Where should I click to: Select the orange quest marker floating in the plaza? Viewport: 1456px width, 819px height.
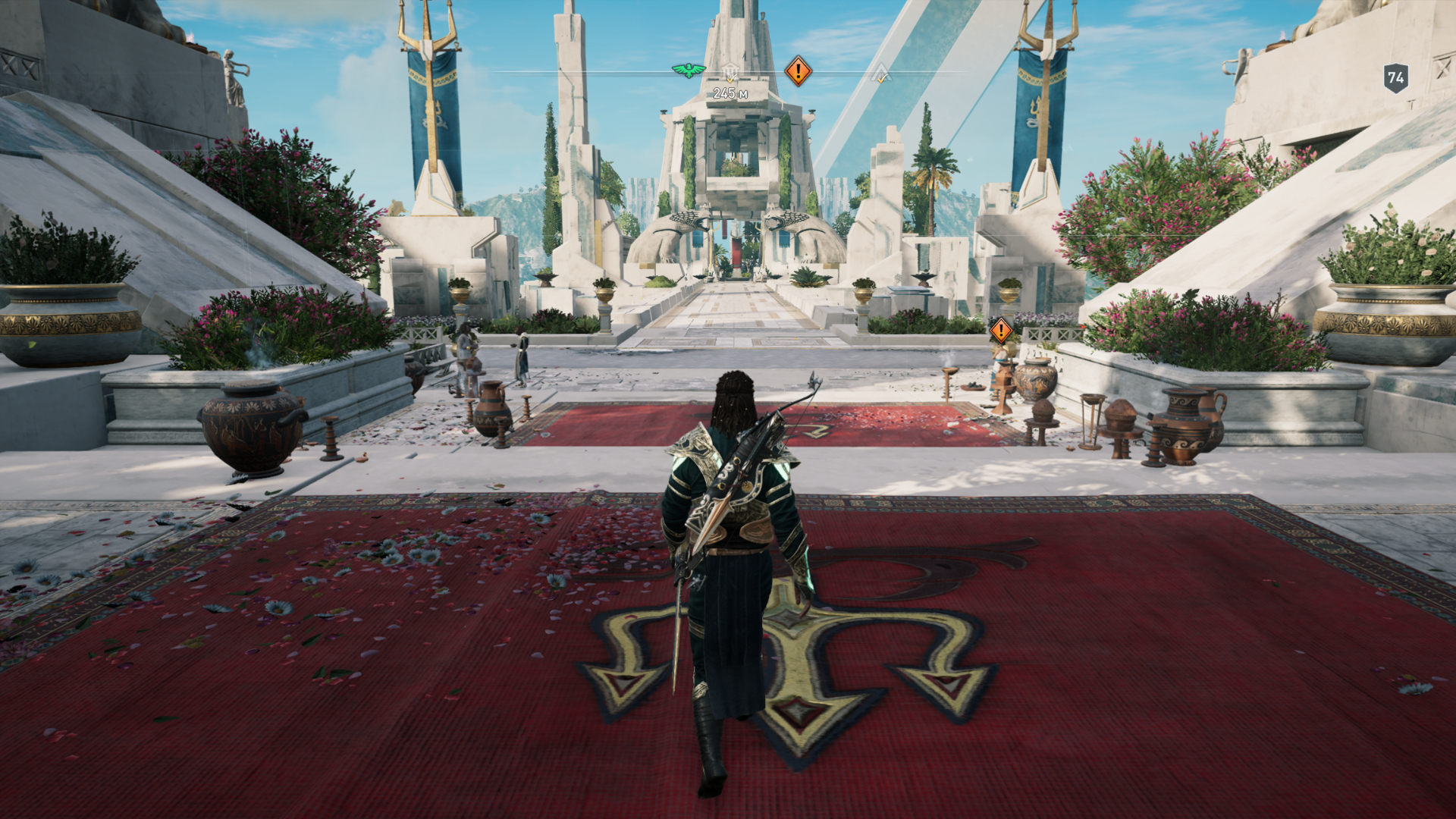(1000, 330)
